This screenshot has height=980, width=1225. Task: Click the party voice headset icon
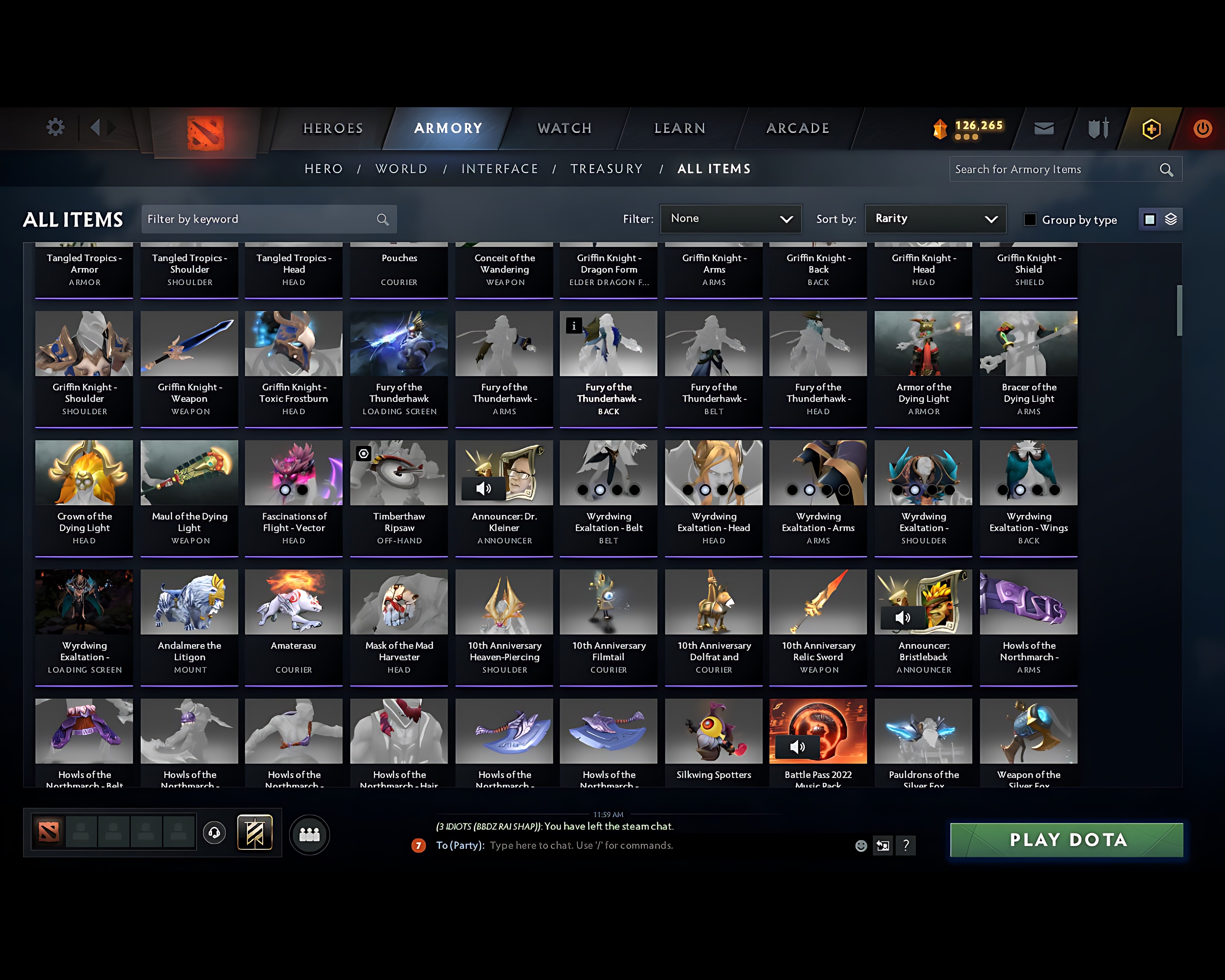(x=214, y=833)
